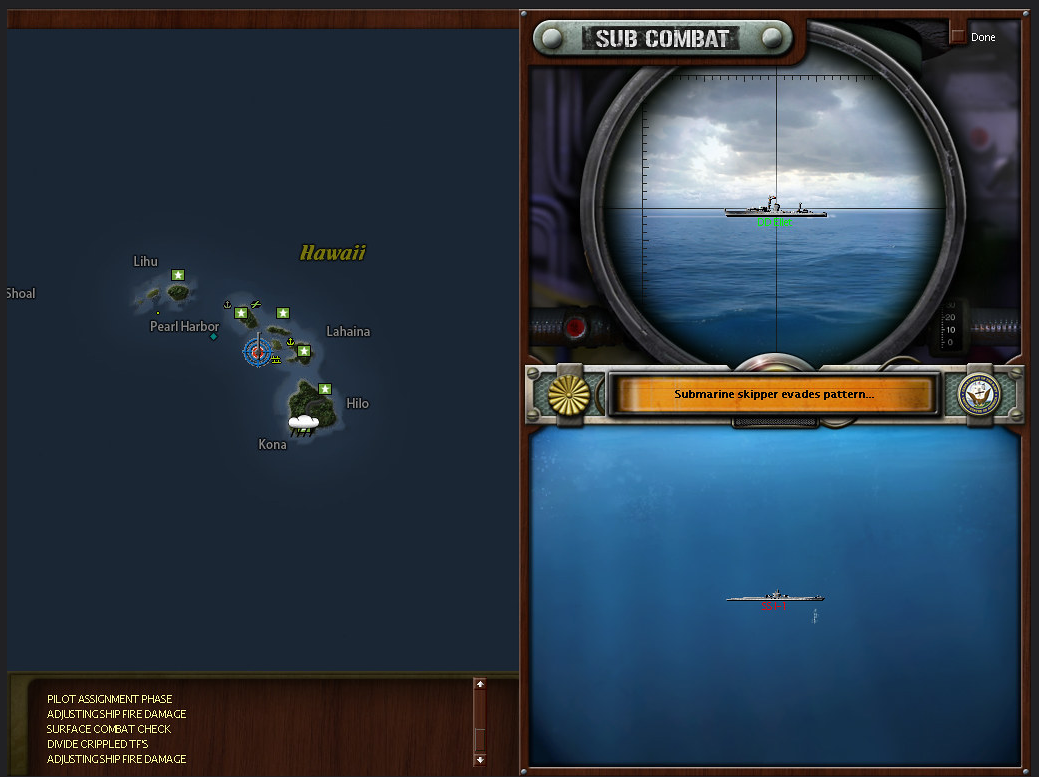Click the message log's down arrow
The width and height of the screenshot is (1039, 777).
[x=479, y=760]
